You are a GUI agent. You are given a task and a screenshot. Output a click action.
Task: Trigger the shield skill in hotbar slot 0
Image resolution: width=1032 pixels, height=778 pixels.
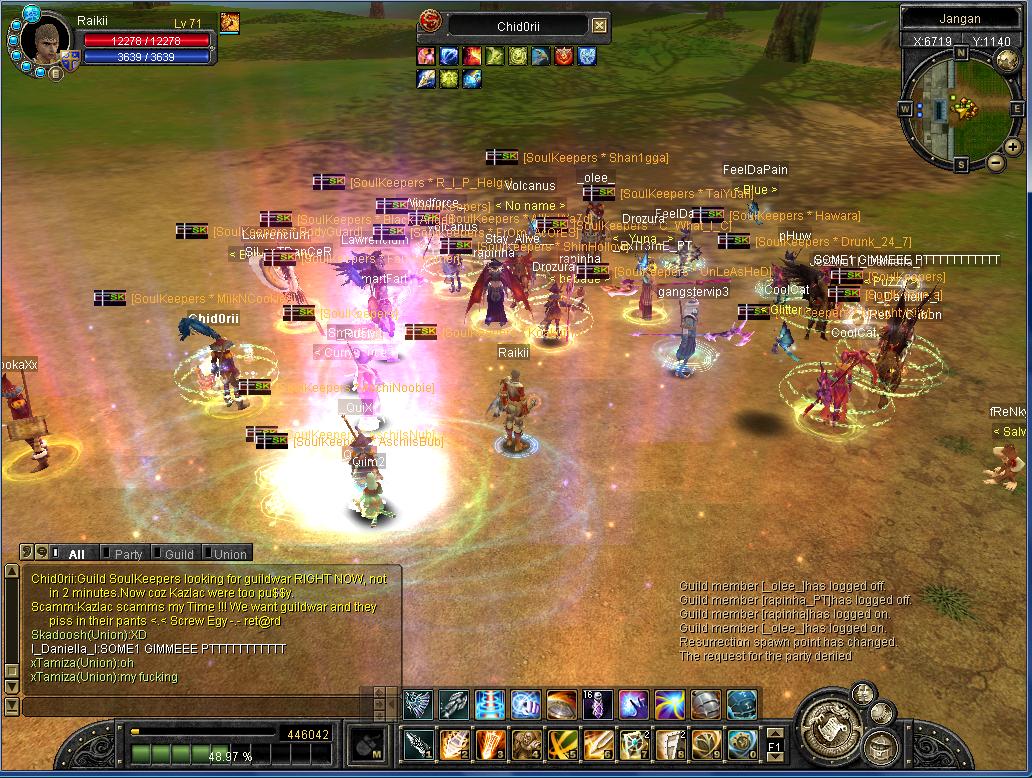point(742,744)
